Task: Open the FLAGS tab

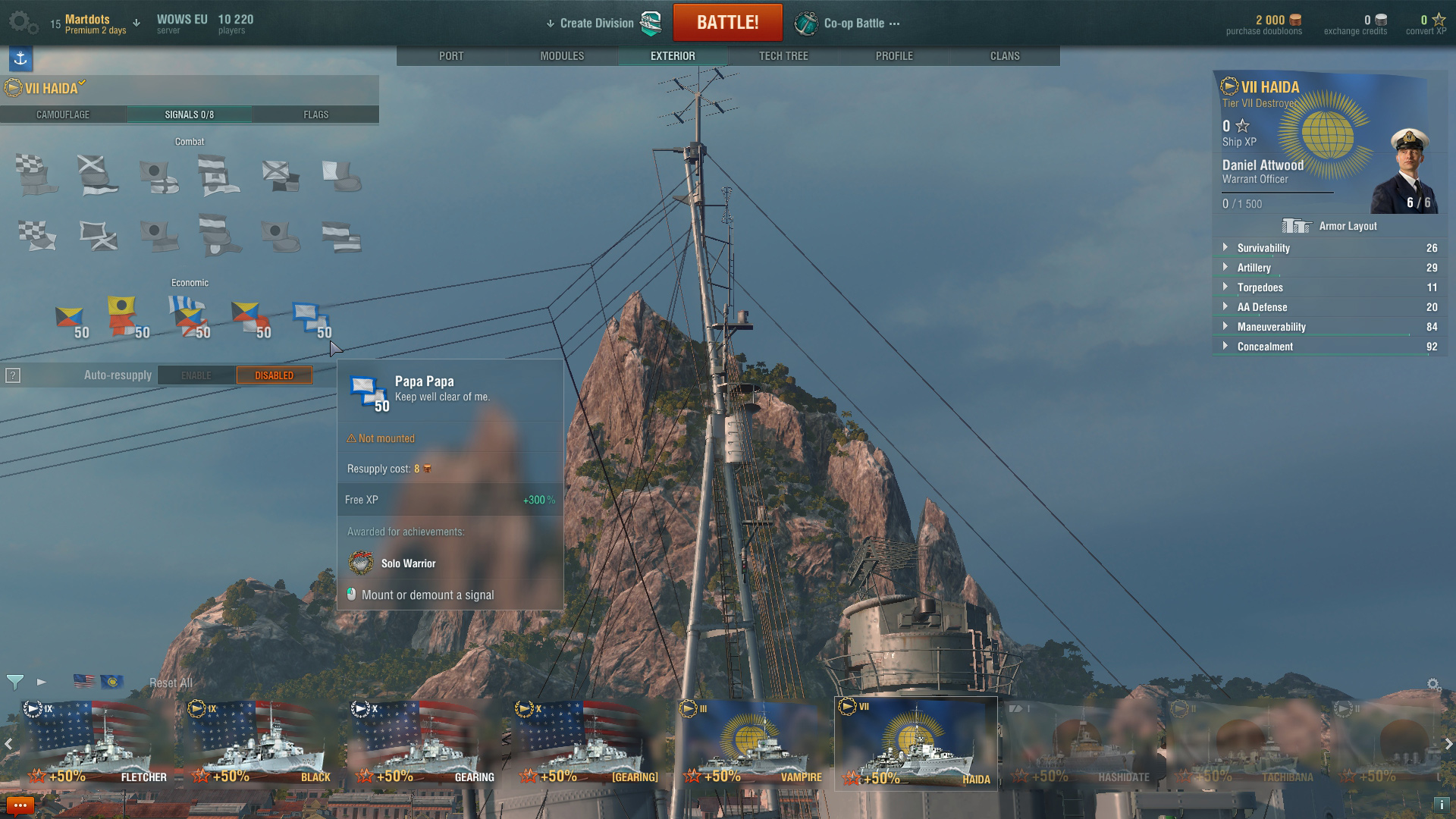Action: 315,115
